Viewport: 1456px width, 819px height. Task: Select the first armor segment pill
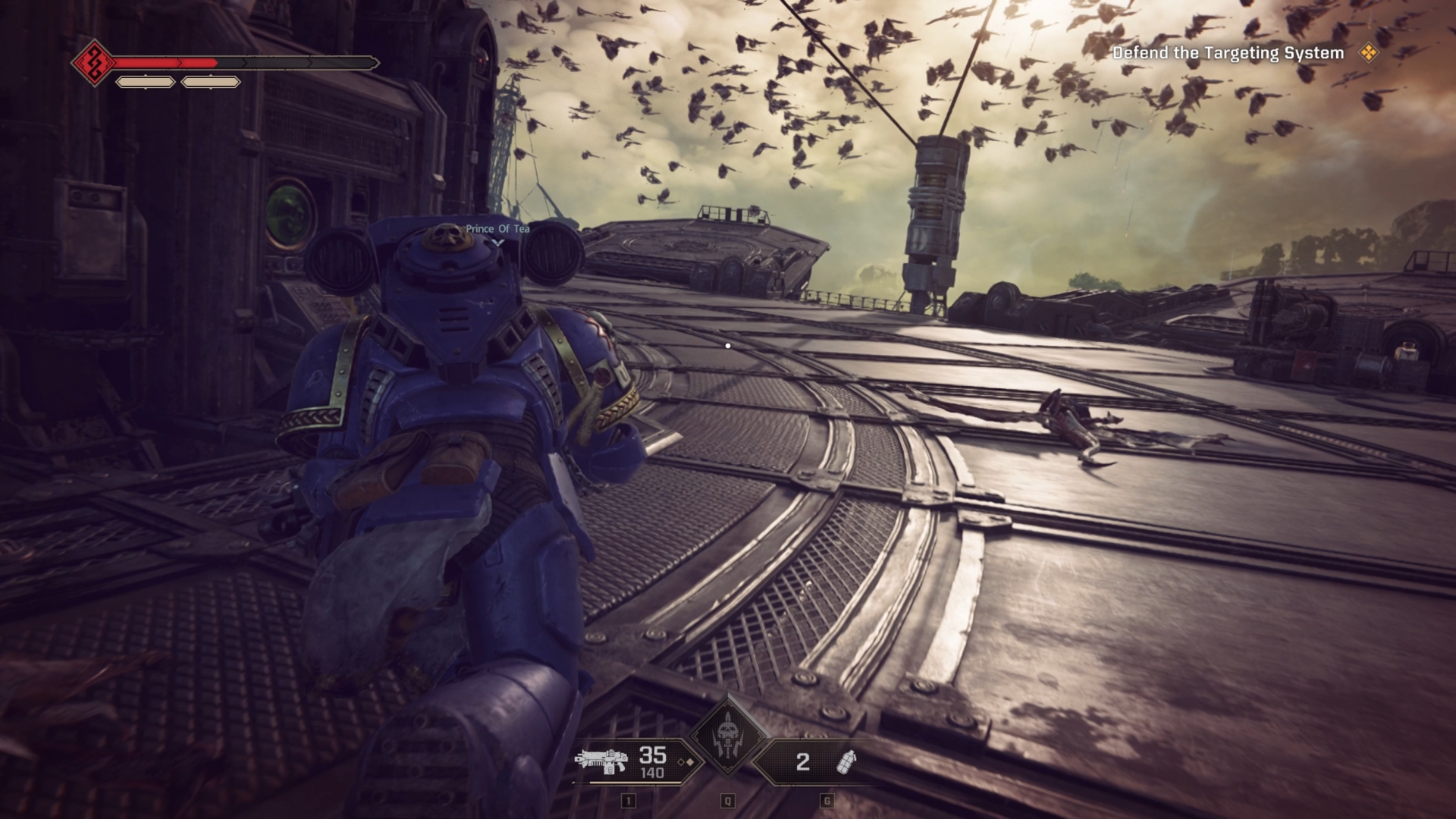click(x=146, y=83)
